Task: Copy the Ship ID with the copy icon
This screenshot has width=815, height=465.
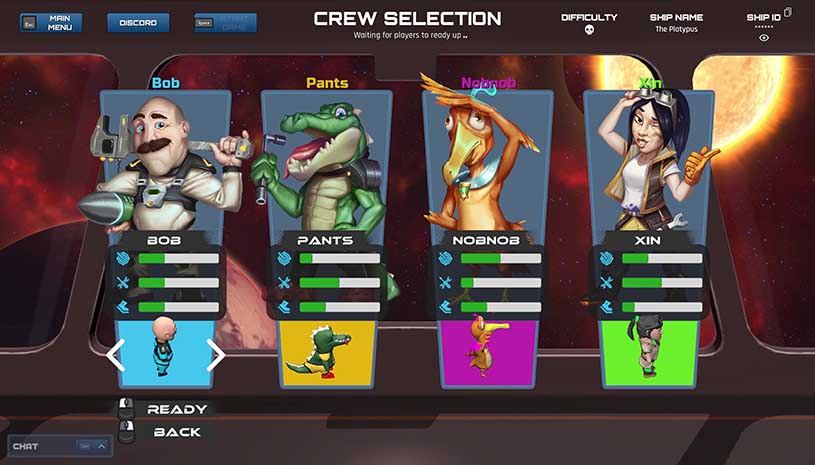Action: coord(788,12)
